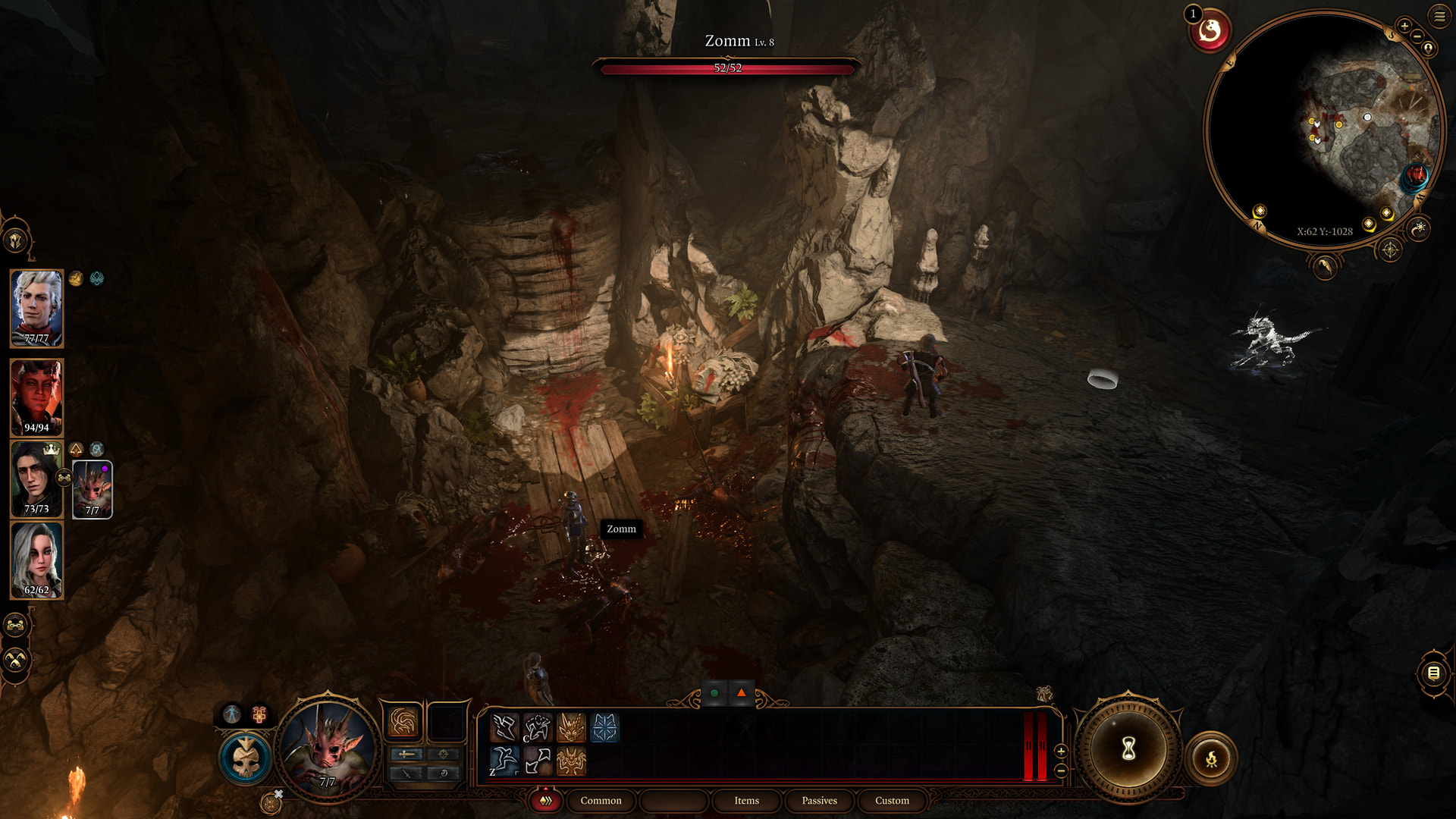The height and width of the screenshot is (819, 1456).
Task: Open the journal scroll icon
Action: (x=1433, y=673)
